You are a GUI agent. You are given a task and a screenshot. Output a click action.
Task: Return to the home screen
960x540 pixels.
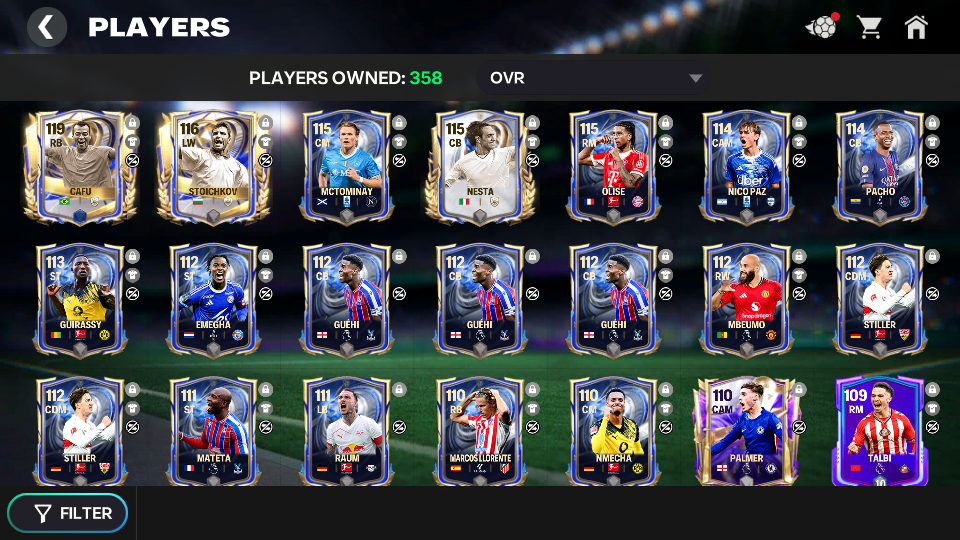pos(916,27)
